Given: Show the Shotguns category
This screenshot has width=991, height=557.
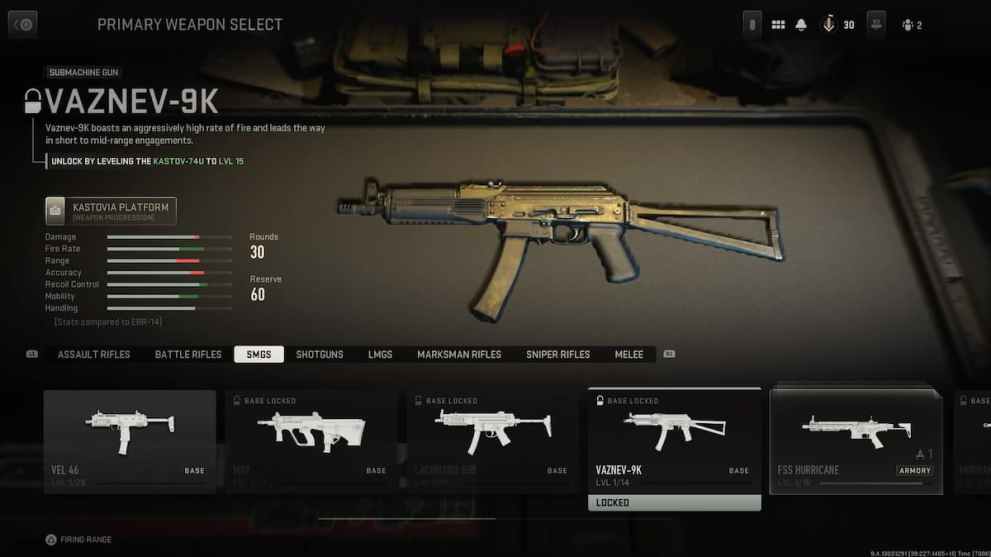Looking at the screenshot, I should [320, 355].
